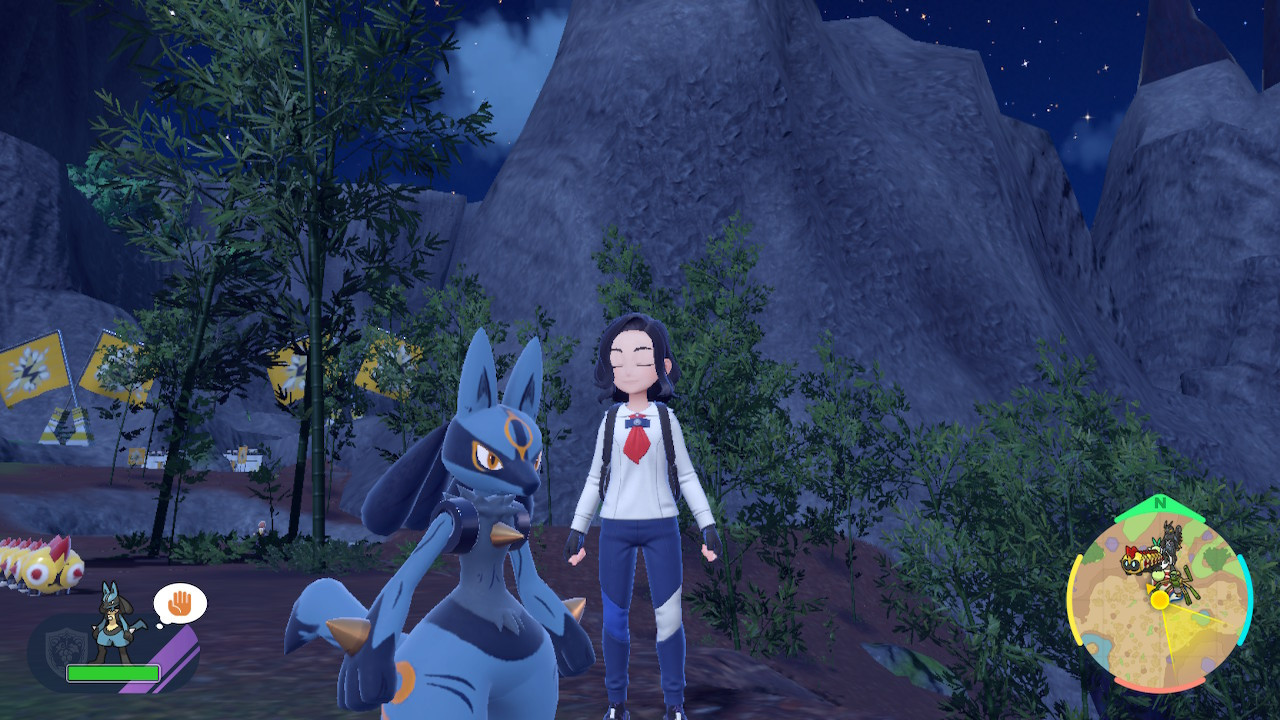Select the green N compass marker on the minimap
1280x720 pixels.
click(1160, 503)
